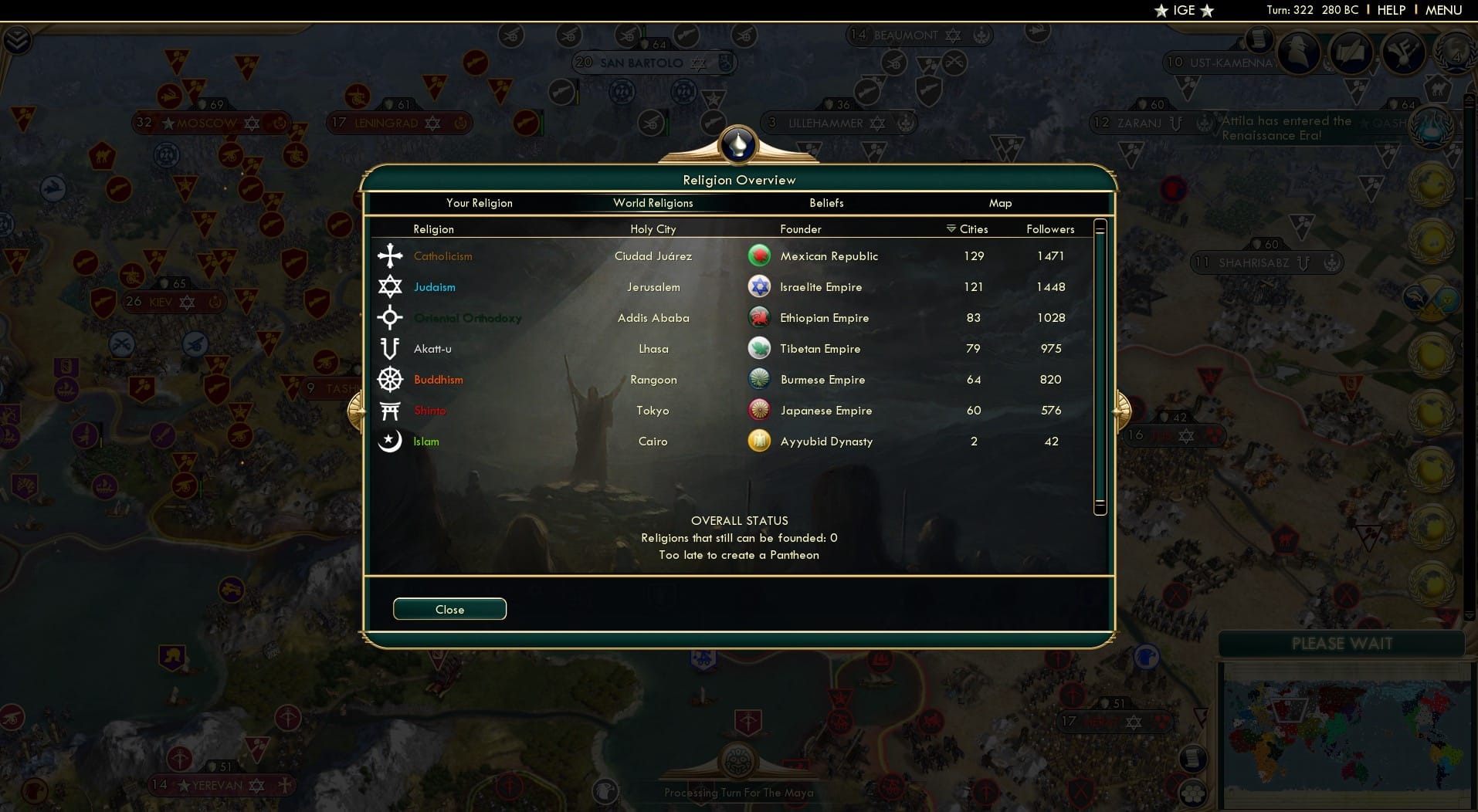The width and height of the screenshot is (1478, 812).
Task: Select the Akatt-u religion symbol
Action: click(x=392, y=348)
